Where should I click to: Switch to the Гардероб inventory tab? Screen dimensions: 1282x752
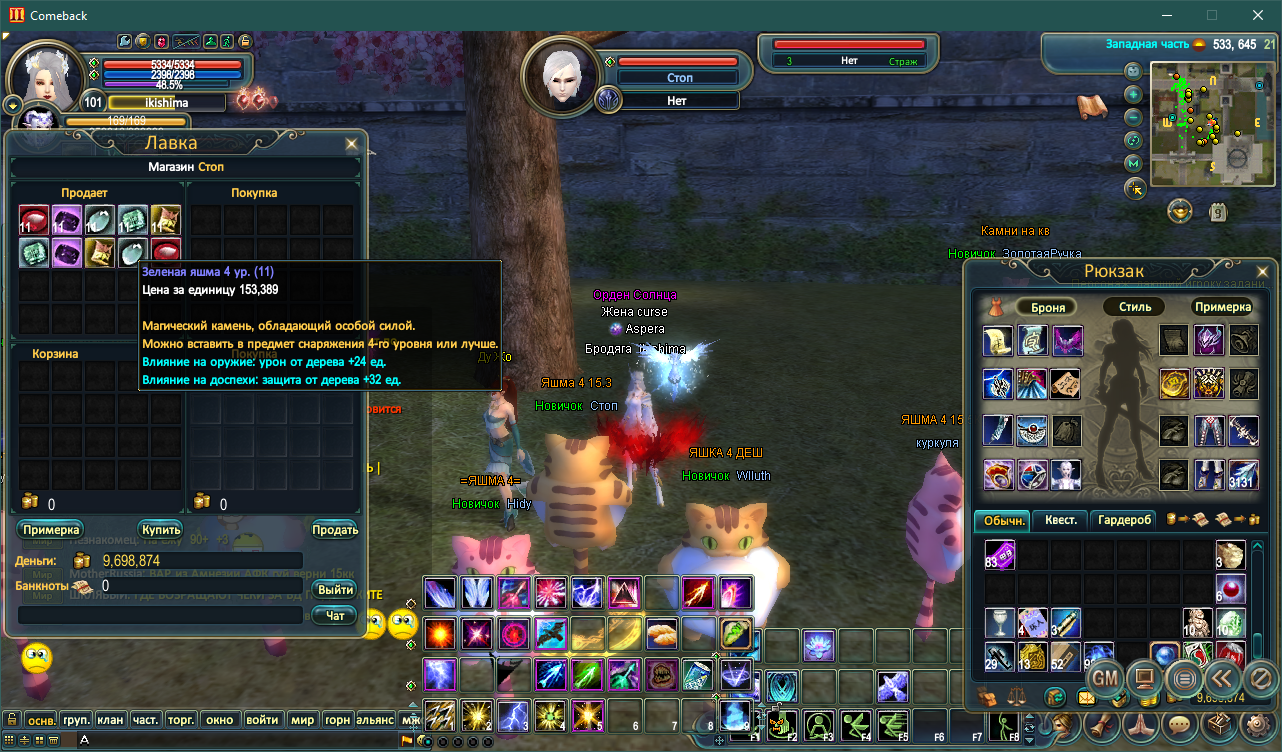(1125, 520)
